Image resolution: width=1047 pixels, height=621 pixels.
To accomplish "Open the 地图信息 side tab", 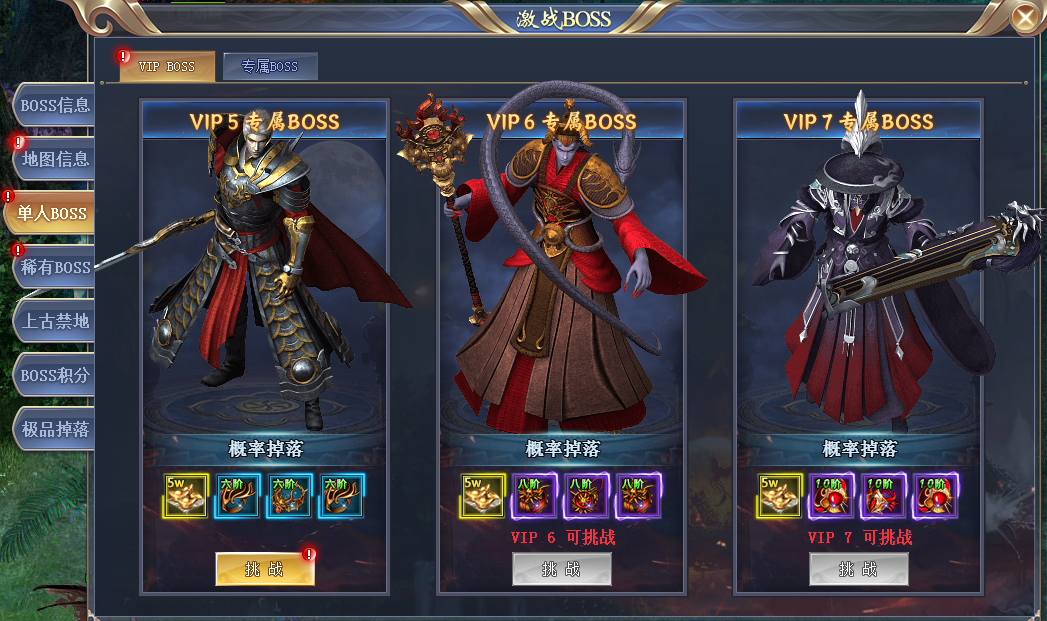I will 54,159.
